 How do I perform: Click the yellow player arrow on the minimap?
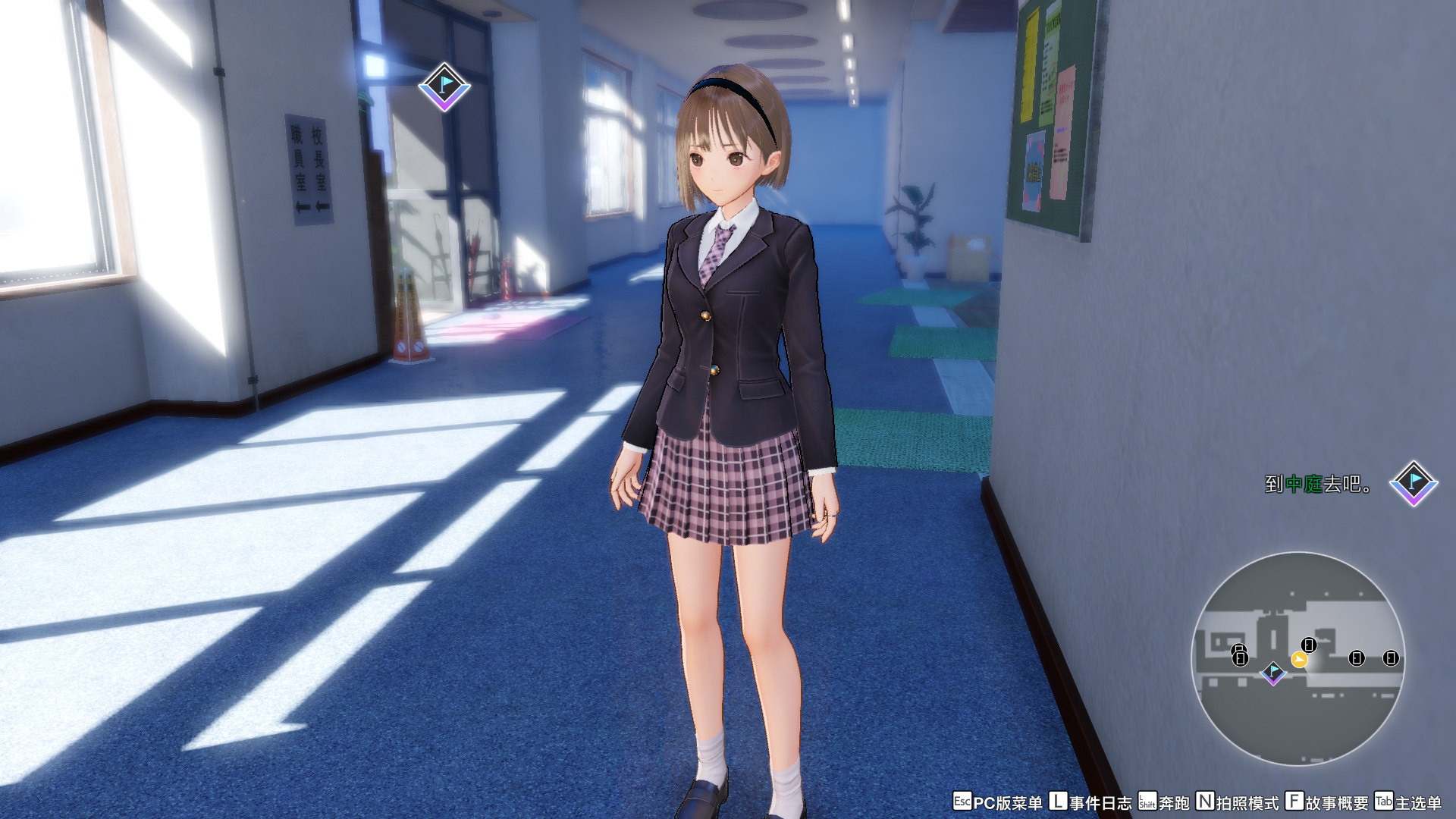(x=1299, y=661)
